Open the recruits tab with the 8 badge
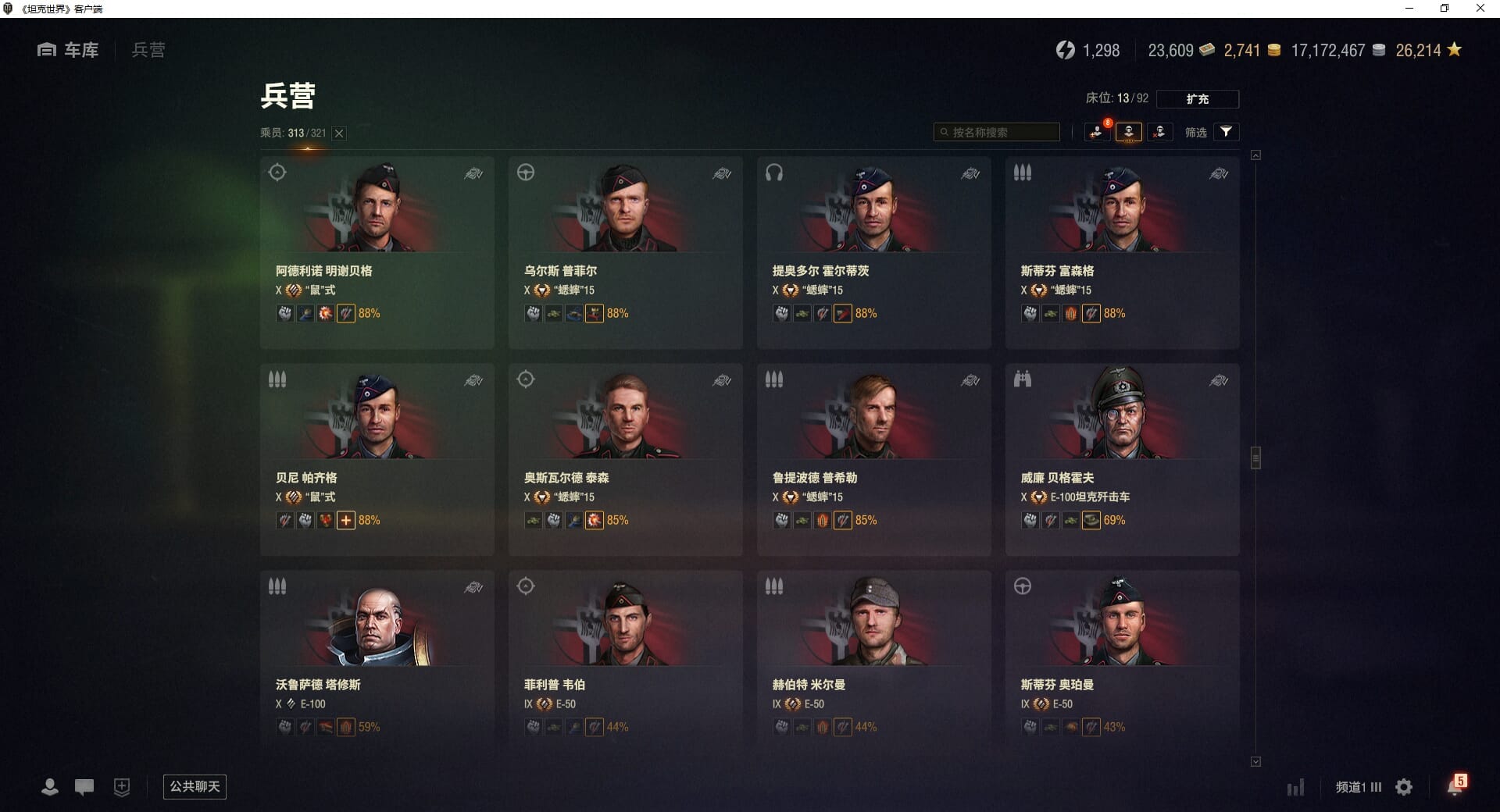1500x812 pixels. point(1098,132)
